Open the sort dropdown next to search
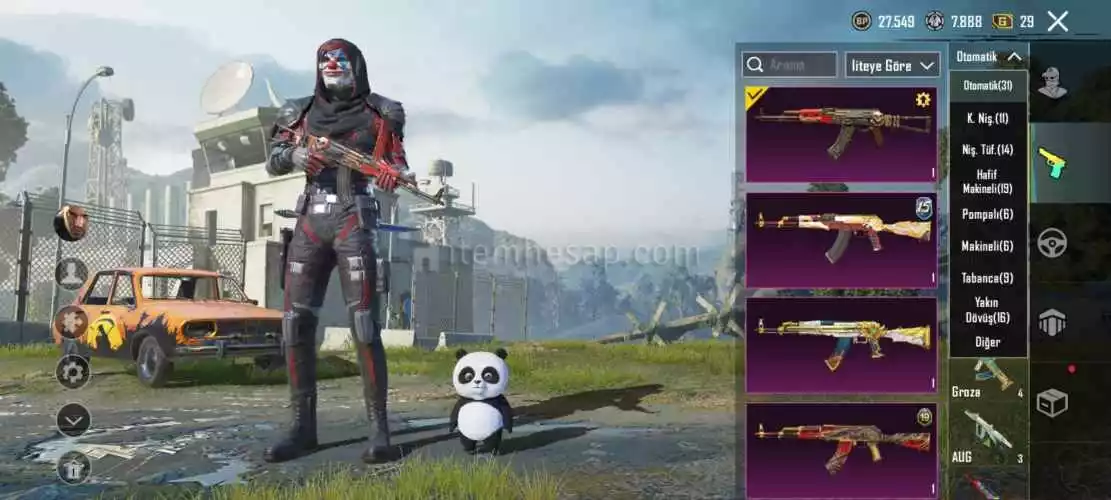This screenshot has width=1111, height=500. (892, 65)
